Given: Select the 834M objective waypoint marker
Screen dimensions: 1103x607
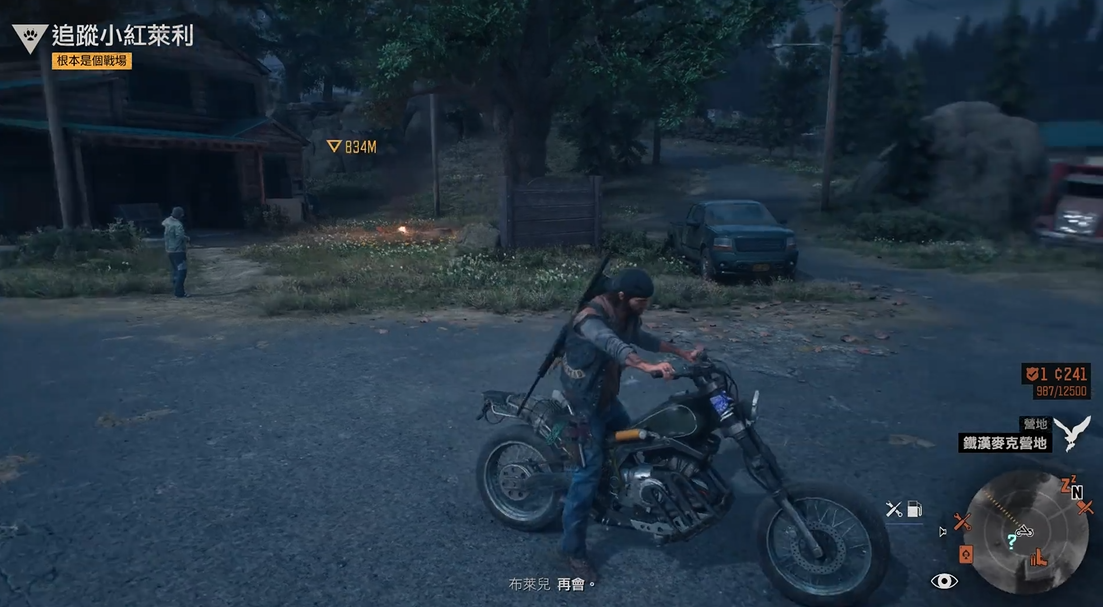Looking at the screenshot, I should coord(351,147).
